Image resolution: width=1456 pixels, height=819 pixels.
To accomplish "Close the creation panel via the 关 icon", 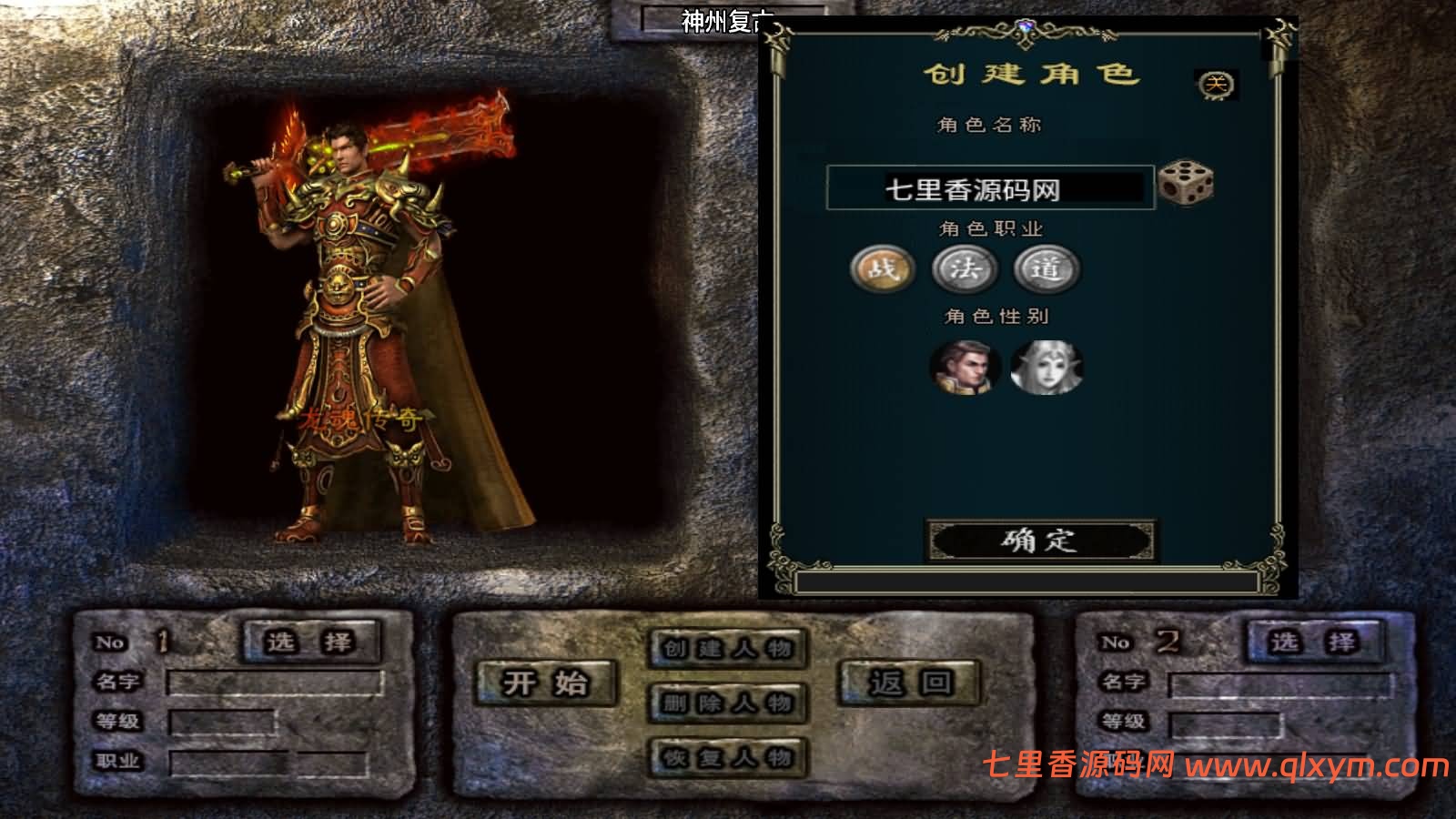I will [x=1217, y=84].
